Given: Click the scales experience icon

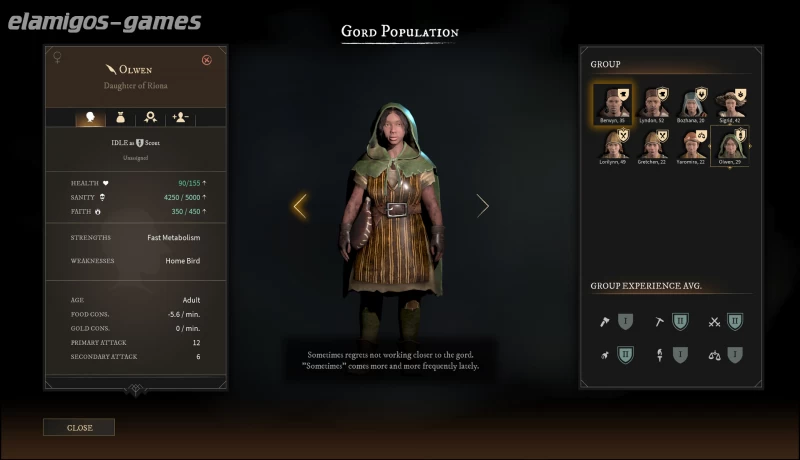Looking at the screenshot, I should click(715, 354).
